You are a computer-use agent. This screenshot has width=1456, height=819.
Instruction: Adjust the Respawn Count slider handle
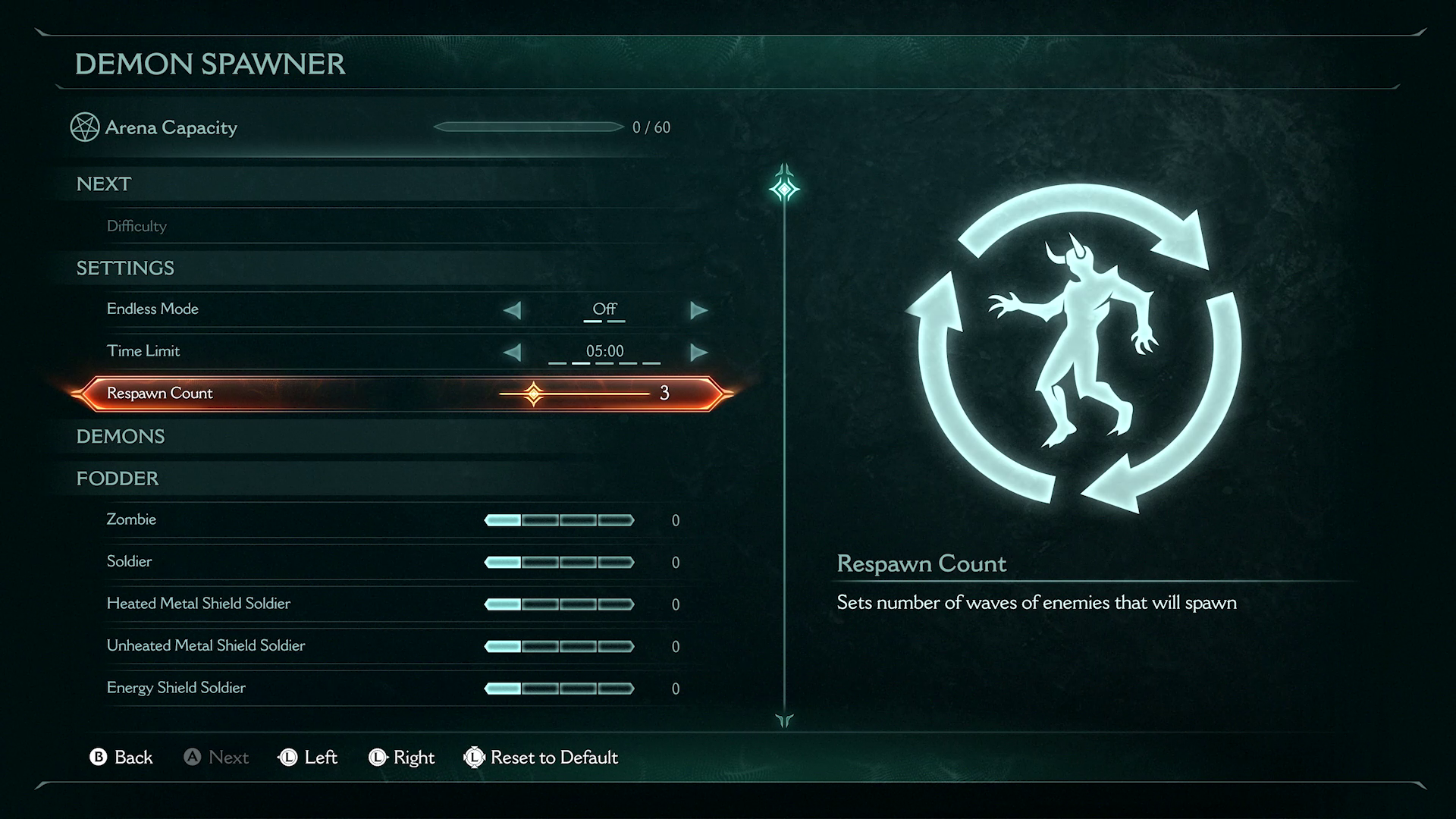[534, 394]
